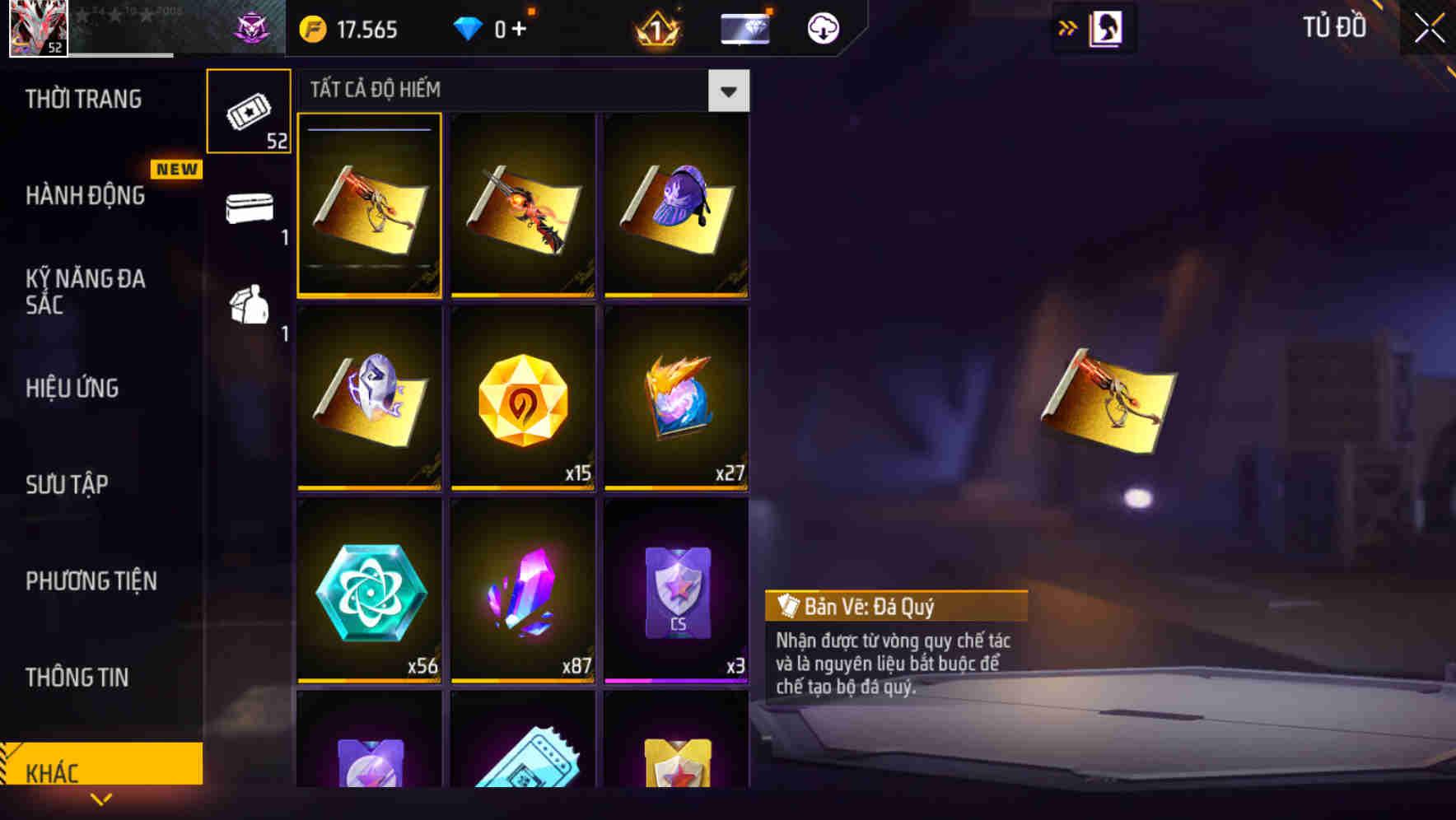This screenshot has width=1456, height=820.
Task: Select the cooler box filter icon
Action: tap(249, 208)
